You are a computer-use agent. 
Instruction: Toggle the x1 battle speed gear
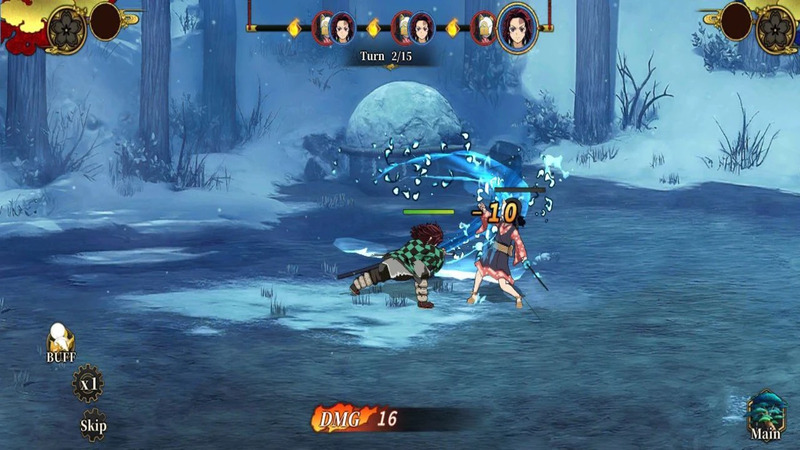(88, 384)
